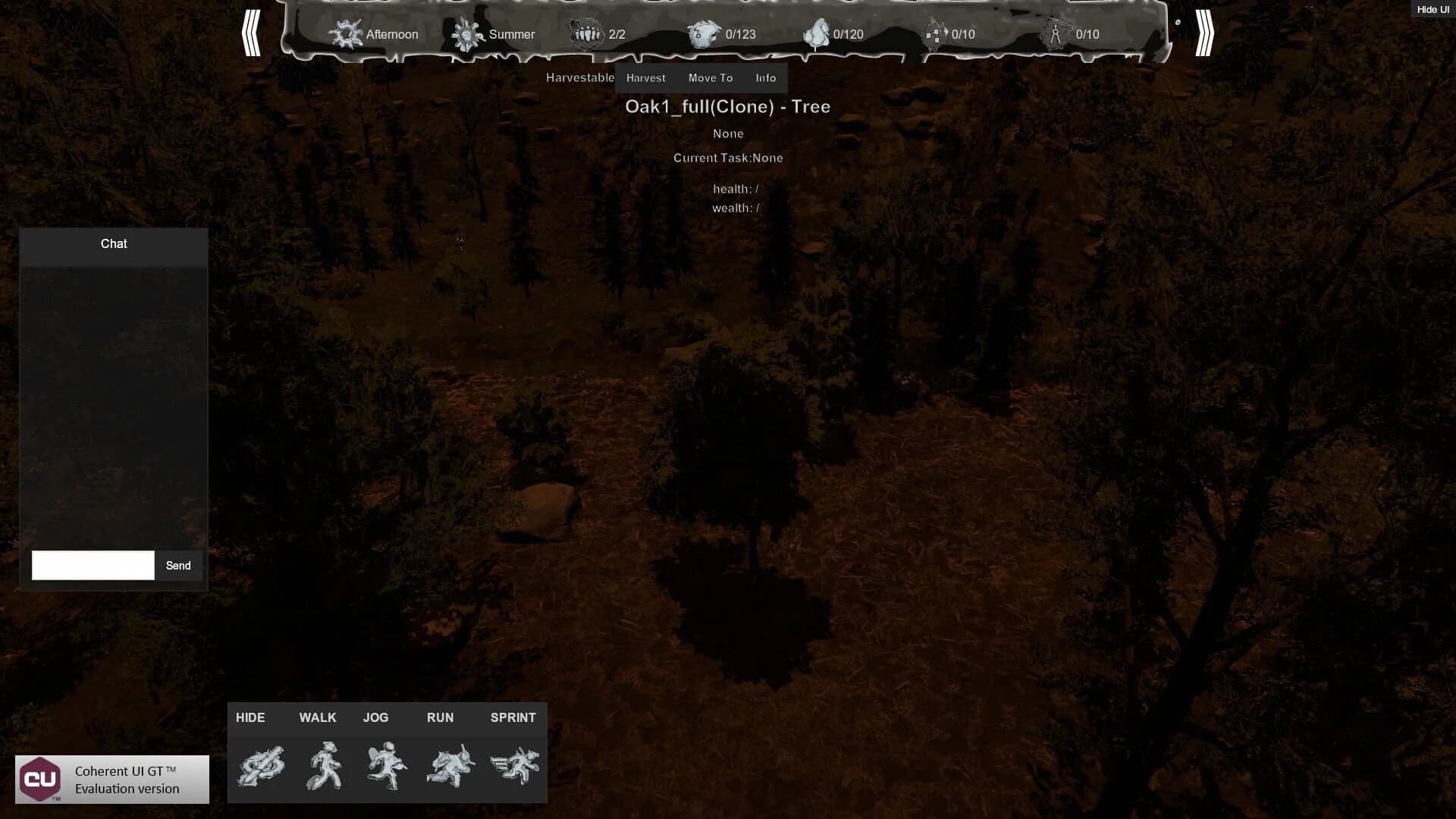
Task: Click the tree count 0/120 icon
Action: (x=815, y=33)
